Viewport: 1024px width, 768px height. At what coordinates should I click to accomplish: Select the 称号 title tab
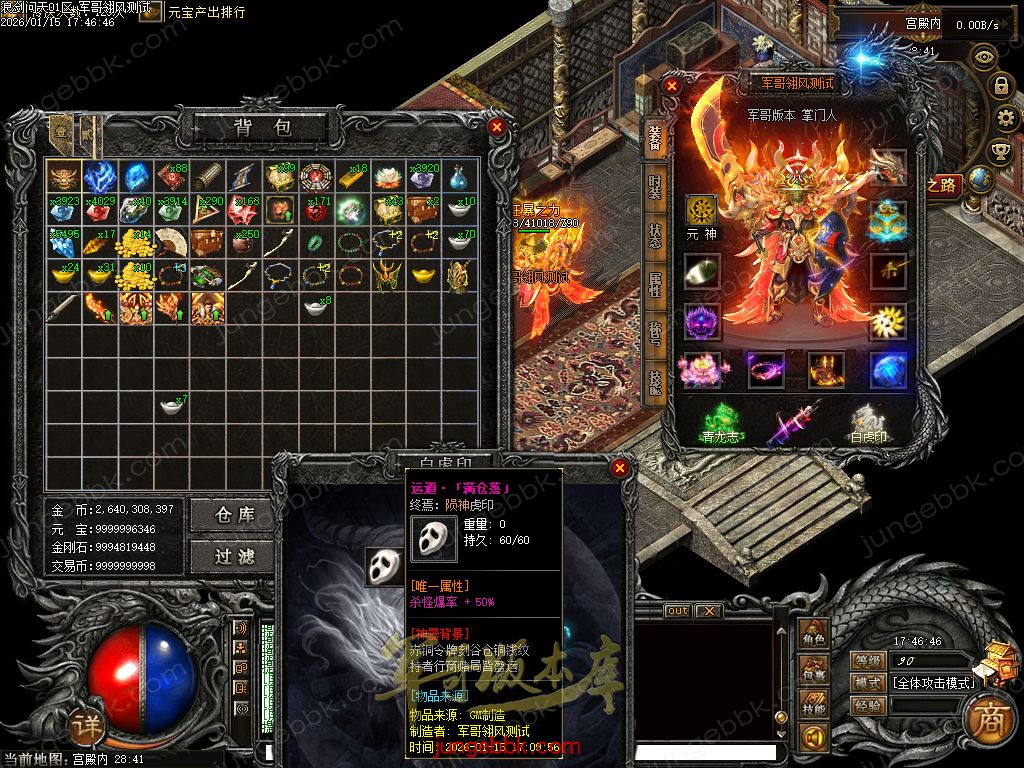[x=655, y=333]
